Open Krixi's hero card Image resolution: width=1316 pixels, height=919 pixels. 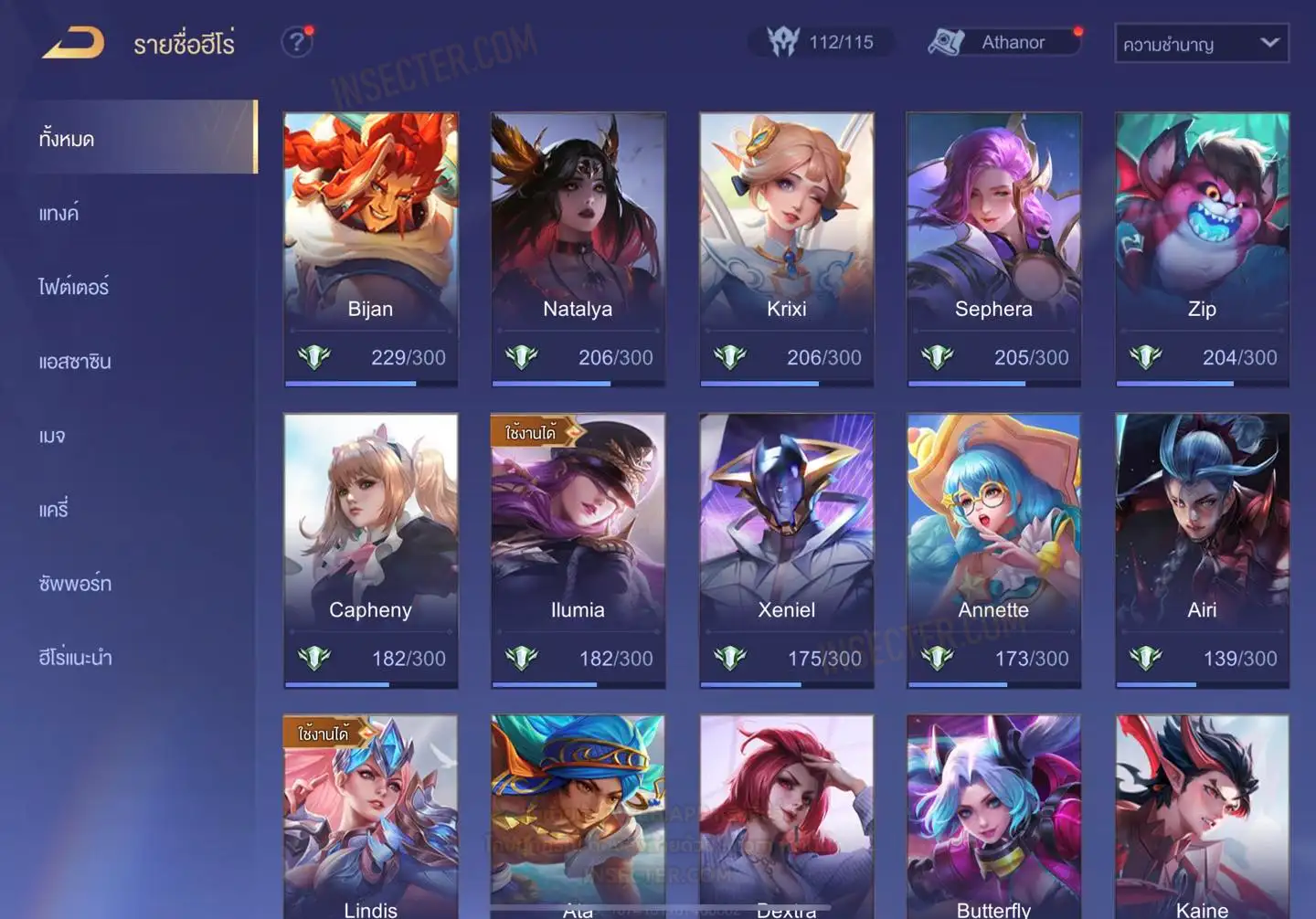coord(786,247)
